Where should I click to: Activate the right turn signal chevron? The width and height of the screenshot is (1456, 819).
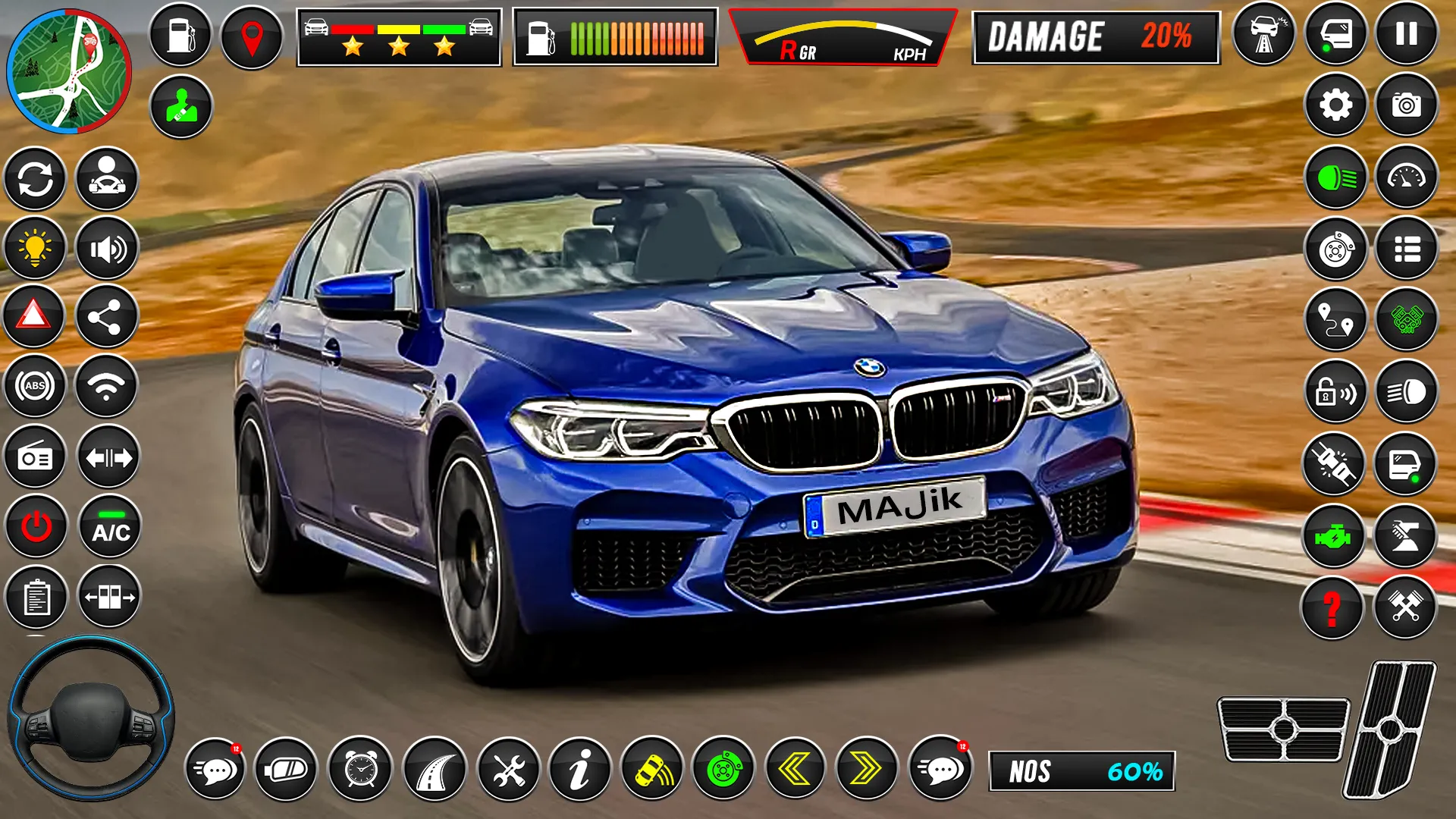coord(867,770)
